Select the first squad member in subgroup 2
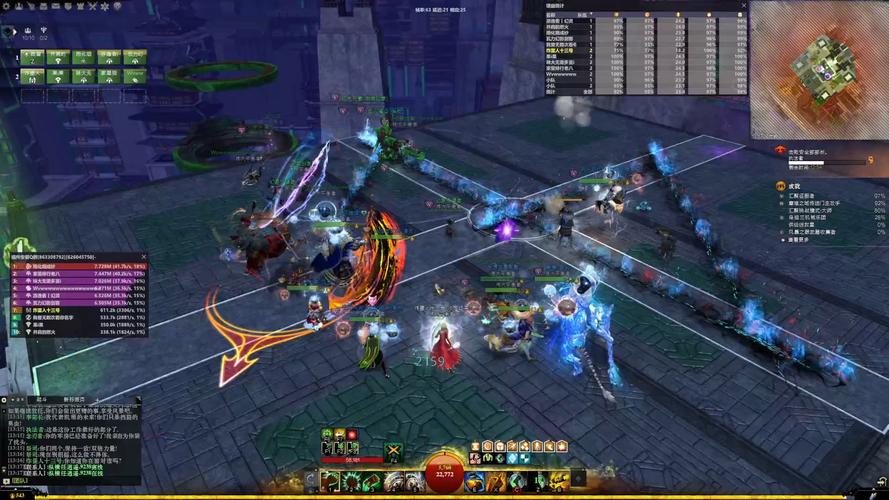Screen dimensions: 889x500 [34, 74]
